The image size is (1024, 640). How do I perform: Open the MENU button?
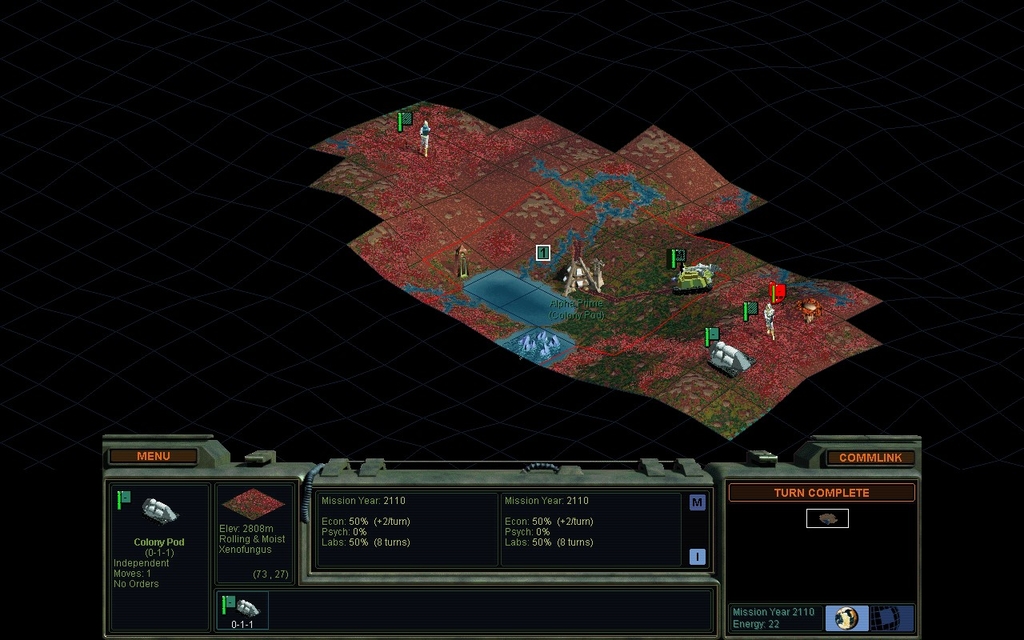(x=153, y=456)
